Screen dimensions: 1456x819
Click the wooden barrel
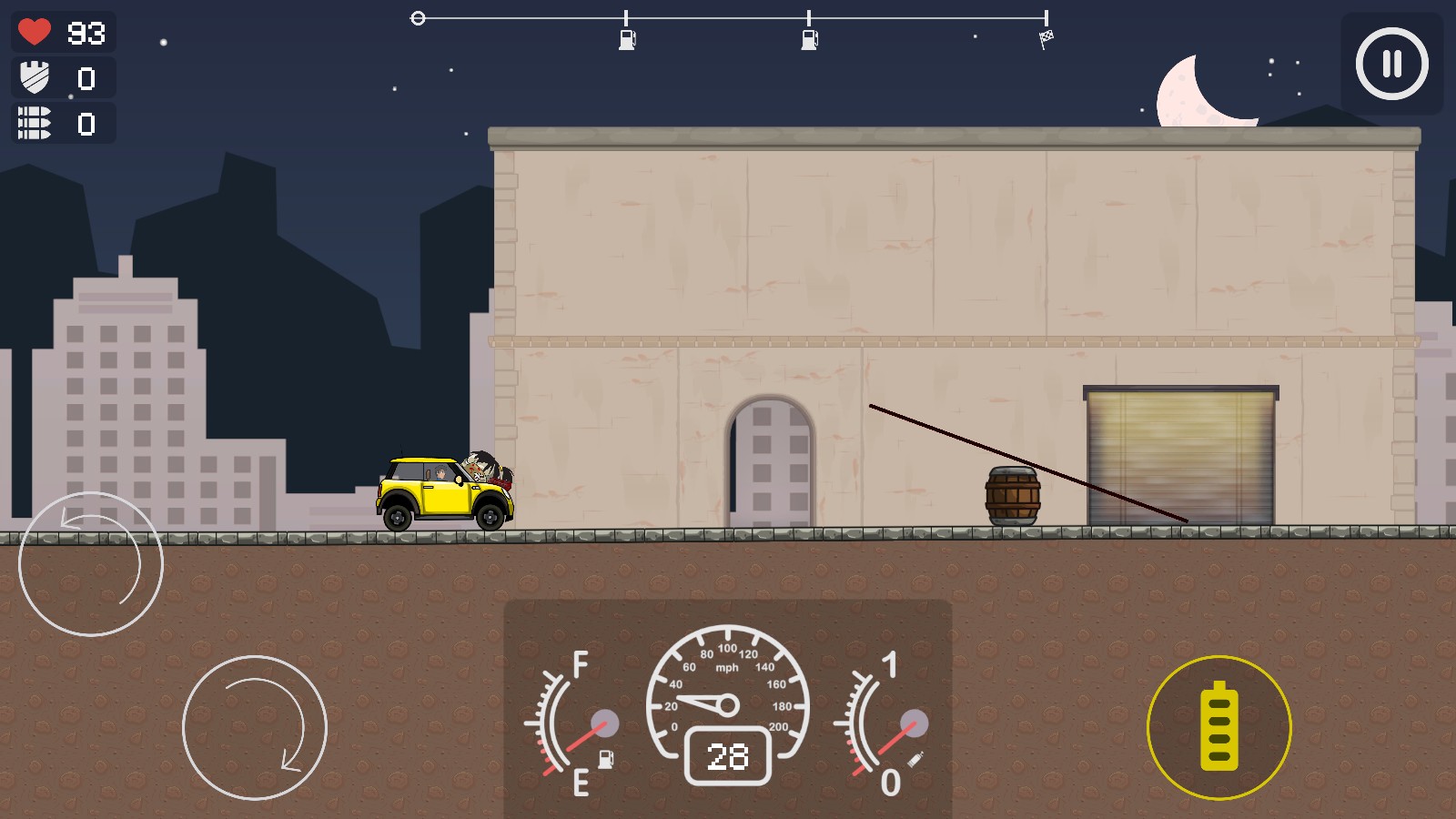[x=1012, y=496]
